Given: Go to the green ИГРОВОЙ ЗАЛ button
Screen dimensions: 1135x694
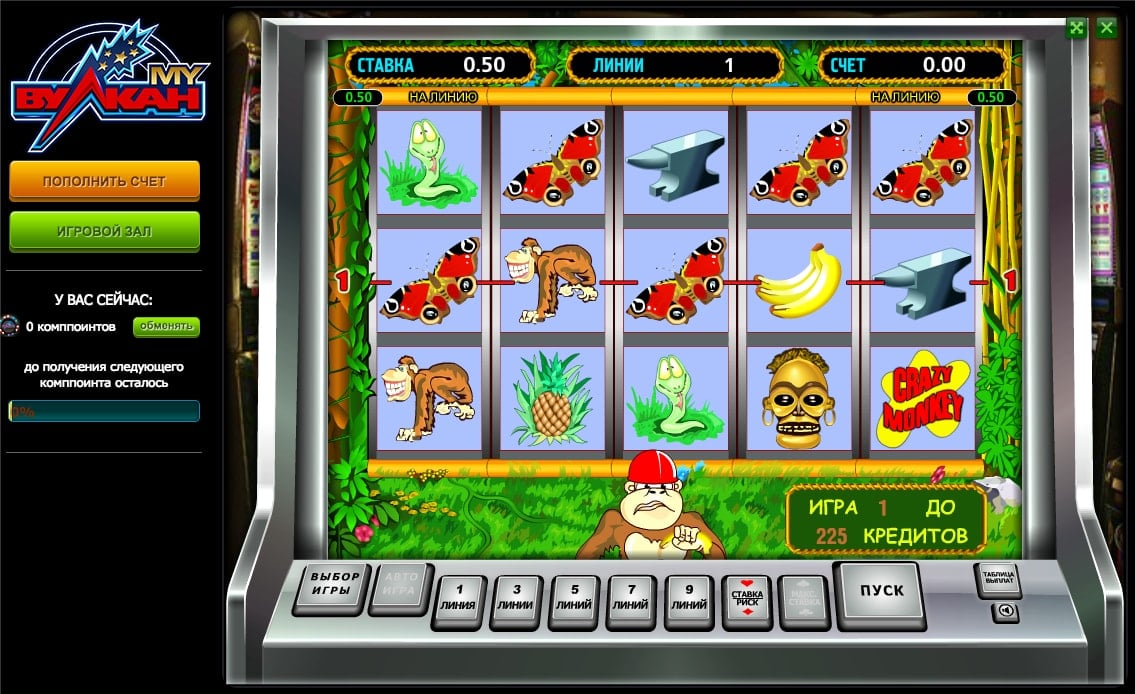Looking at the screenshot, I should (x=105, y=230).
